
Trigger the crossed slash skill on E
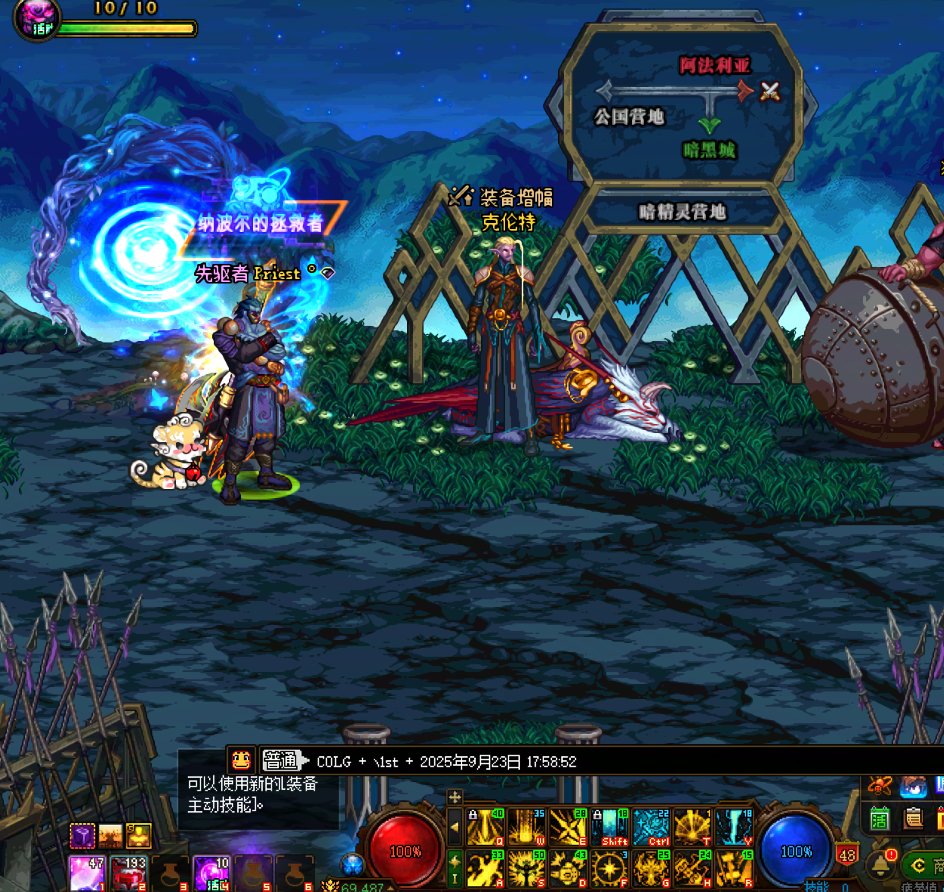568,828
